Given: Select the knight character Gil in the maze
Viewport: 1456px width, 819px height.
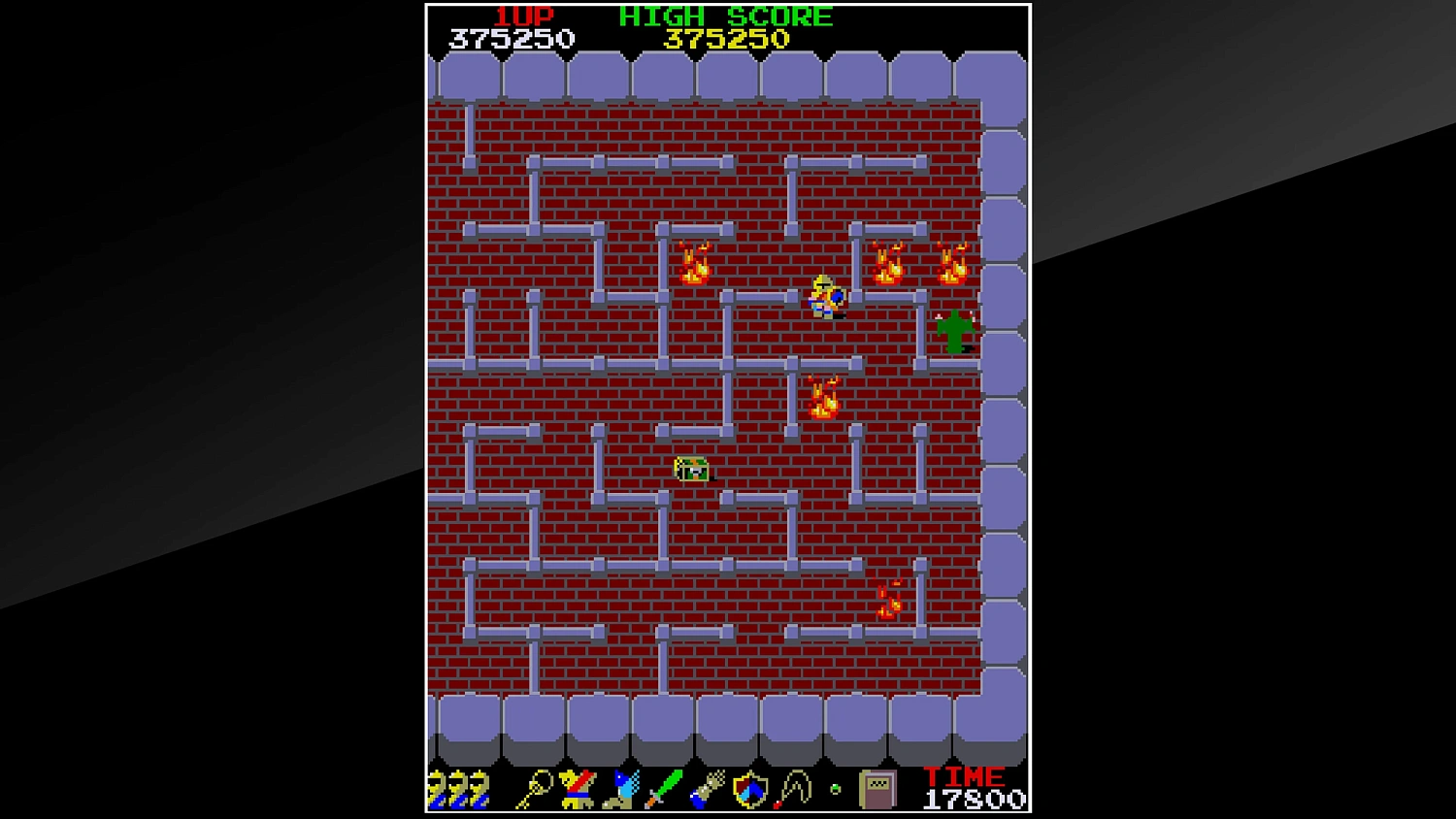Looking at the screenshot, I should 824,299.
